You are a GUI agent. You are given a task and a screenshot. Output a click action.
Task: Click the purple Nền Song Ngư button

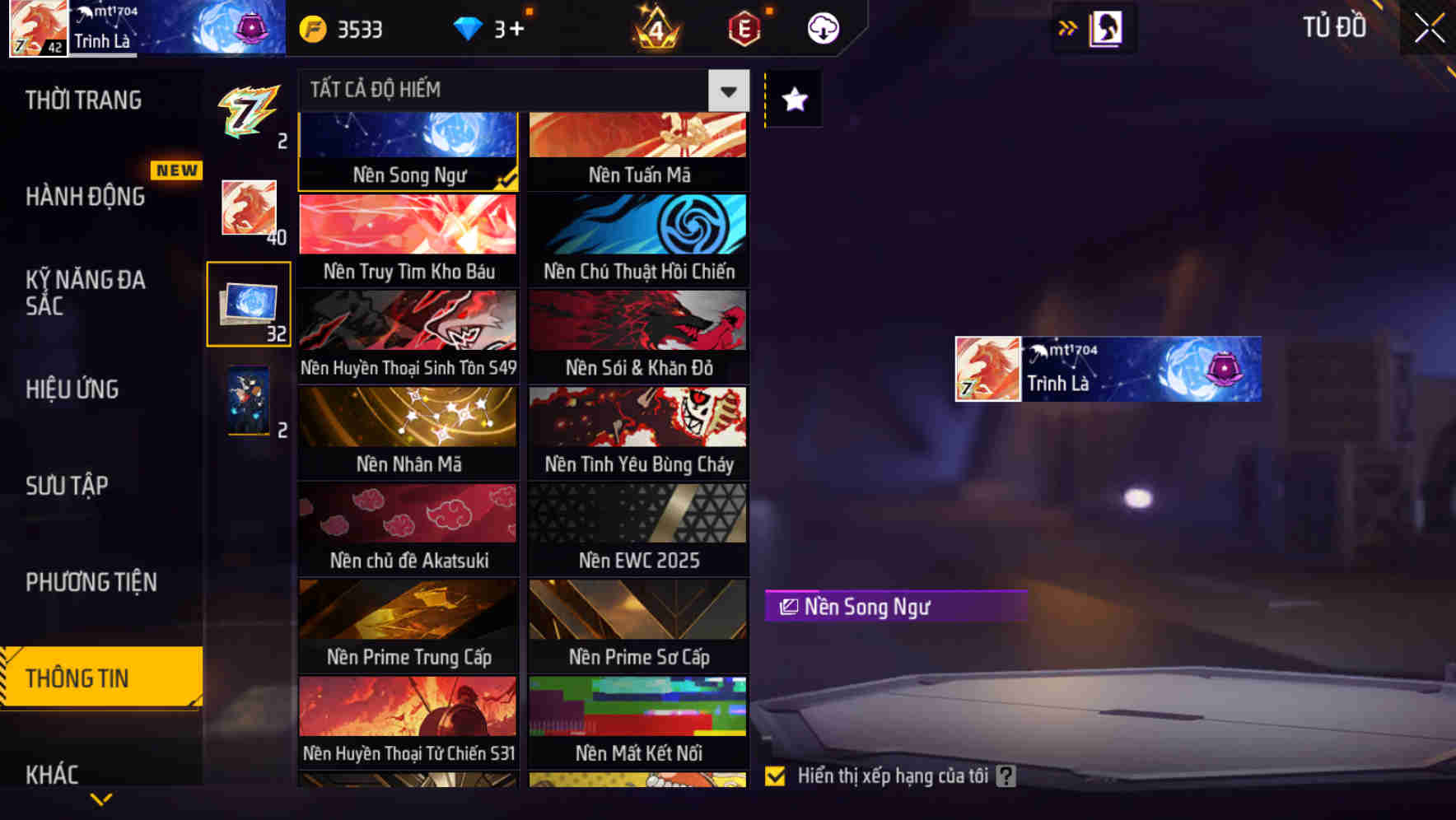894,607
